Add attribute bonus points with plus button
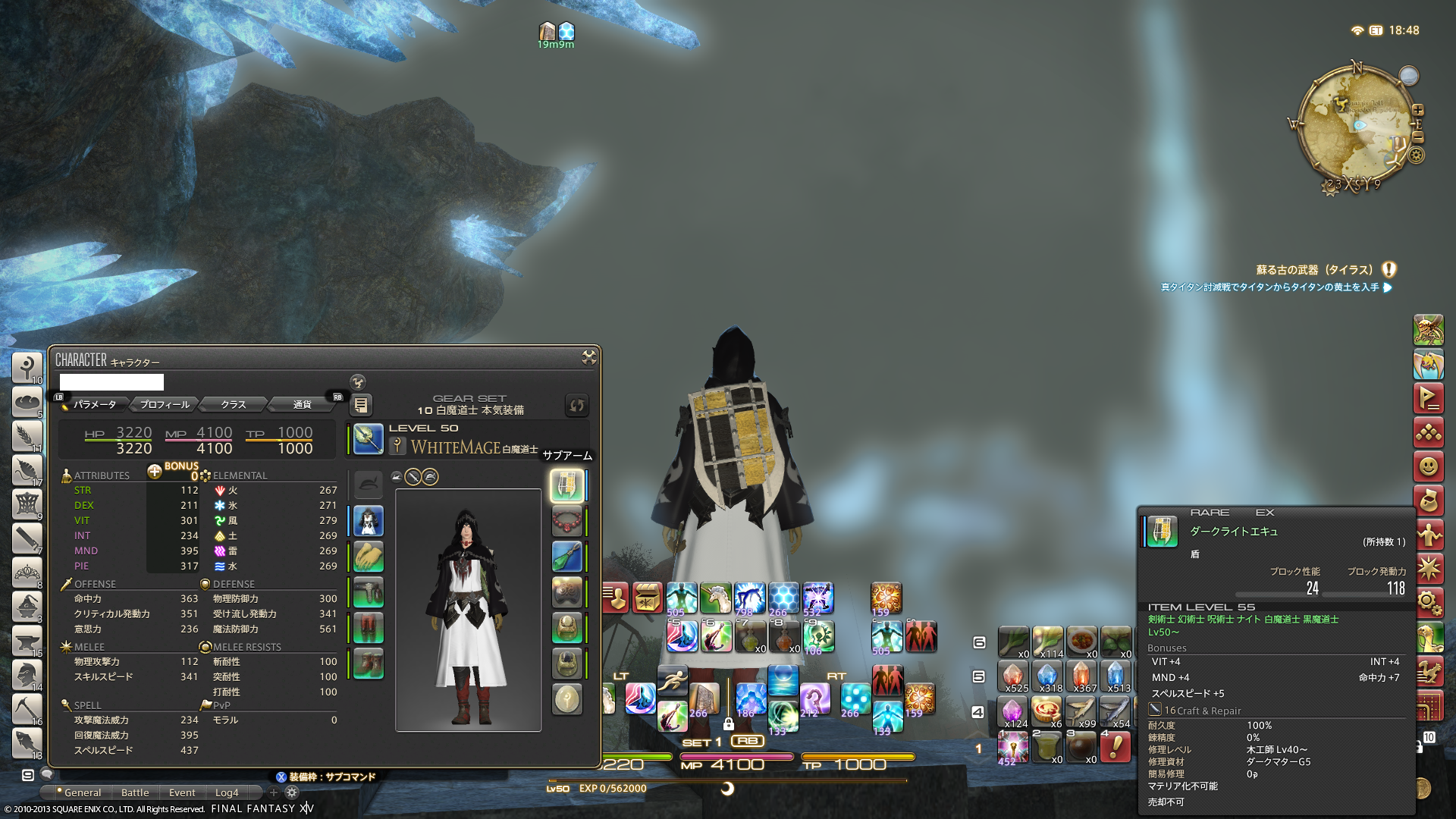The width and height of the screenshot is (1456, 819). [155, 471]
